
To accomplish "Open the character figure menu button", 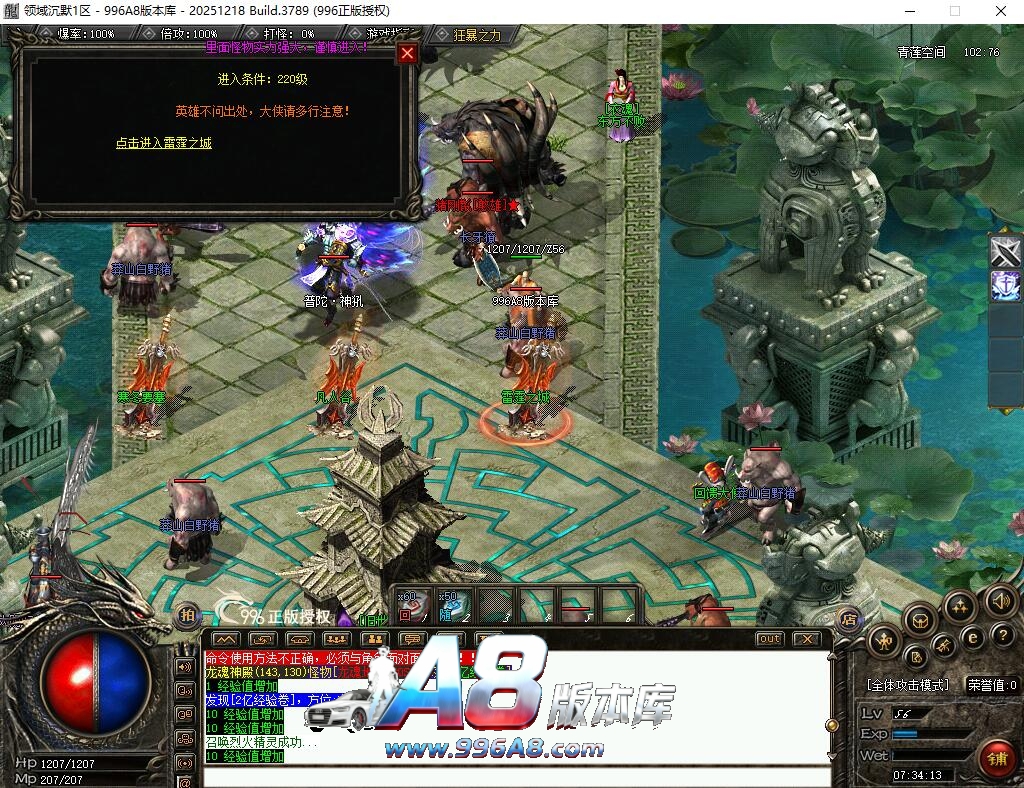I will [x=884, y=641].
